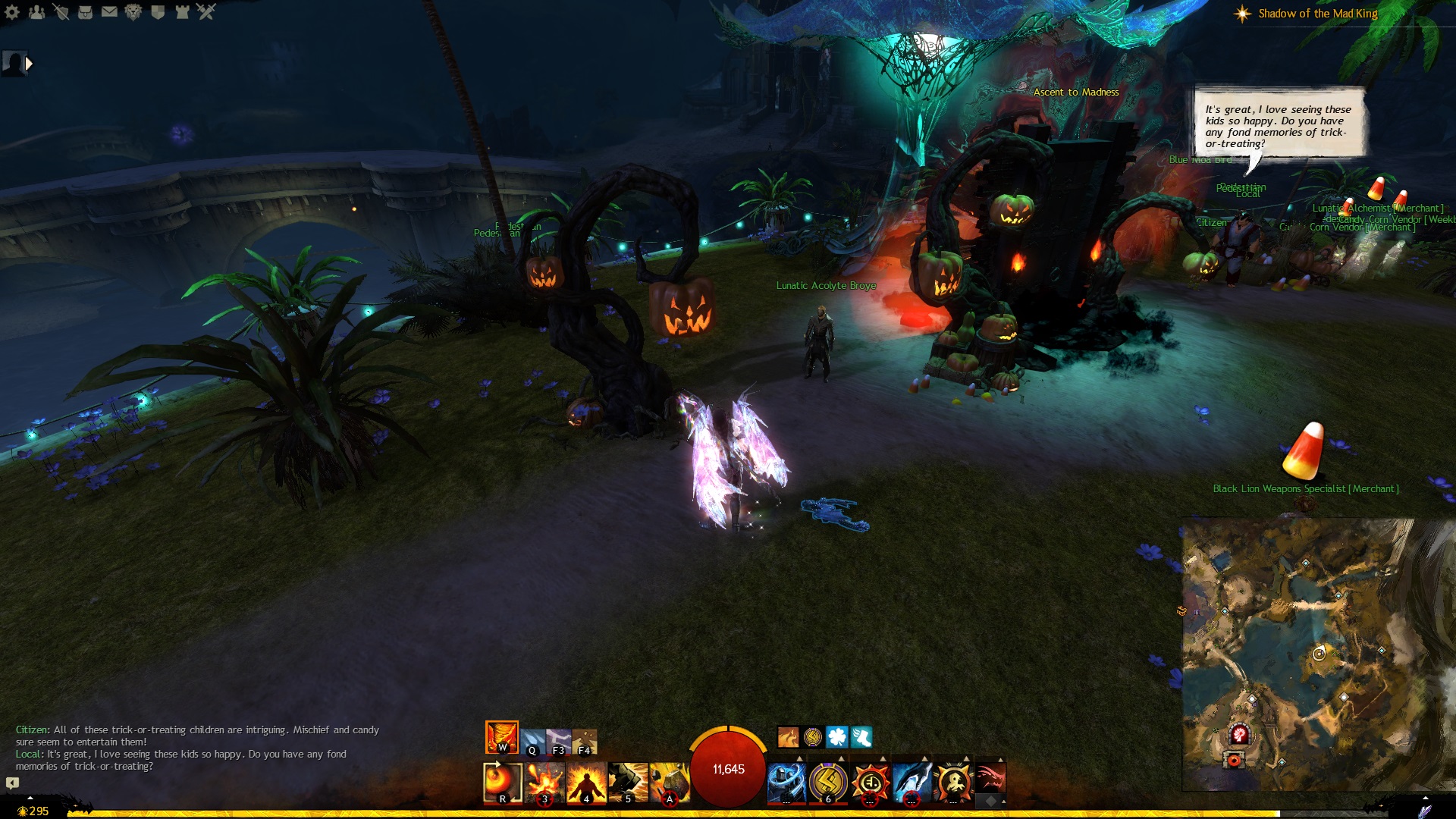Open the game menu gear icon
This screenshot has width=1456, height=819.
click(x=12, y=12)
